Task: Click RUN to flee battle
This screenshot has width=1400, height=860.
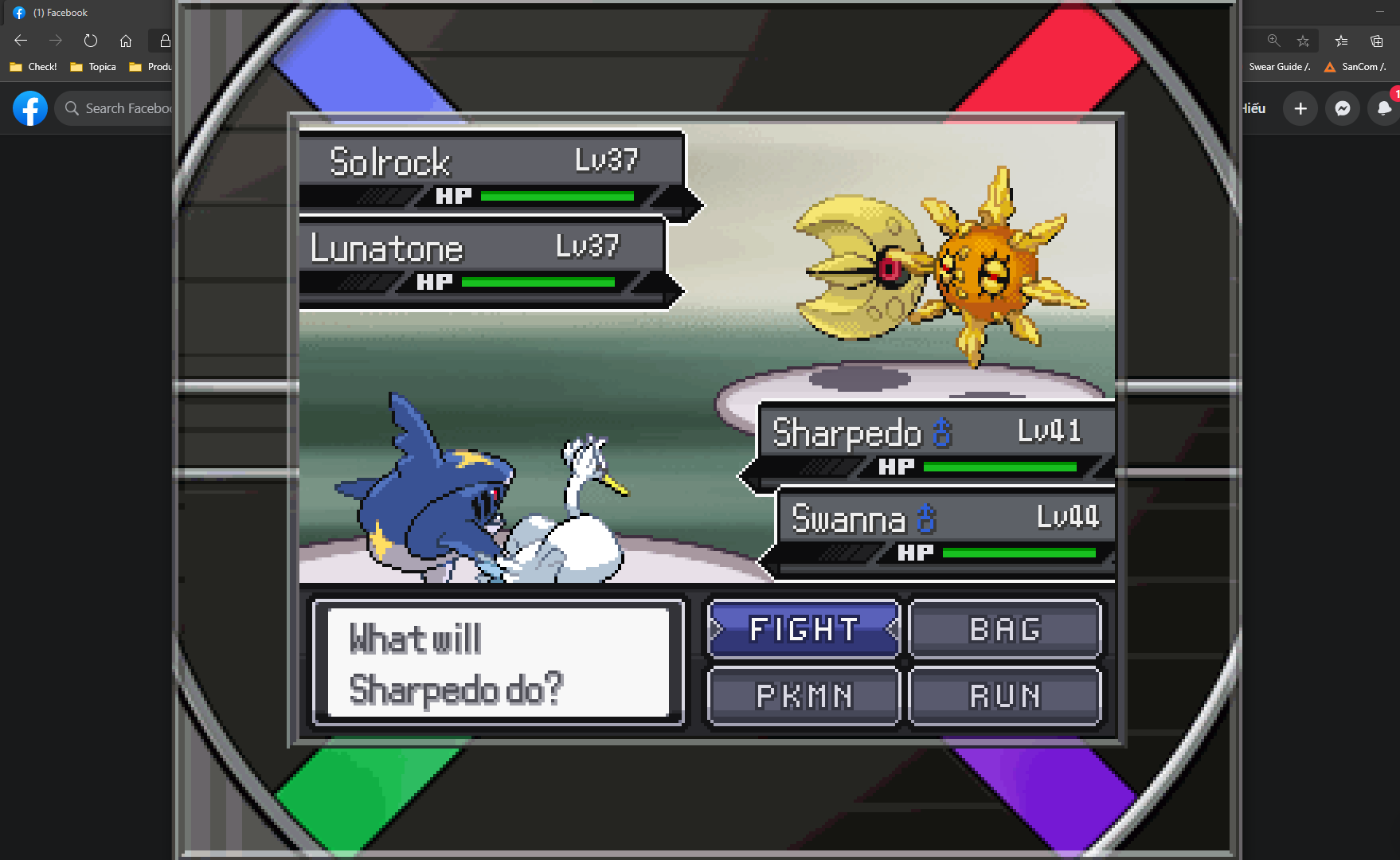Action: pyautogui.click(x=1005, y=696)
